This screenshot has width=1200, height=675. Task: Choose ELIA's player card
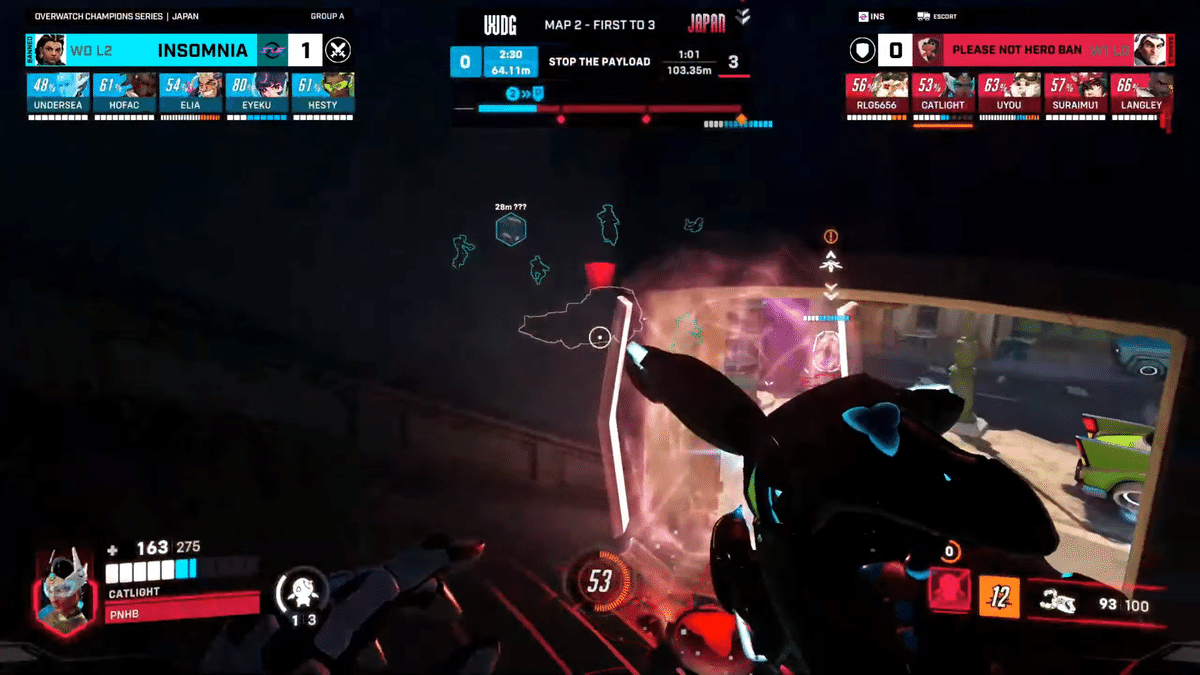[190, 92]
